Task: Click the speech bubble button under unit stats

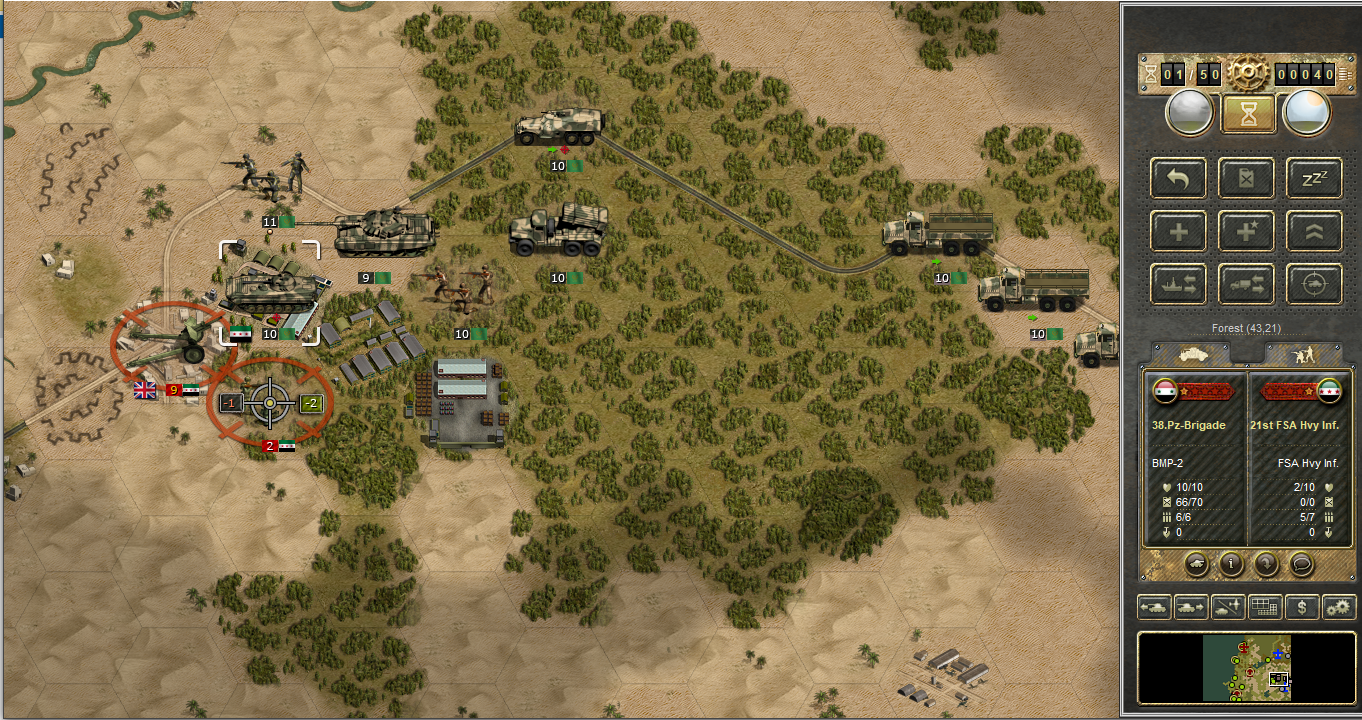Action: [1301, 563]
